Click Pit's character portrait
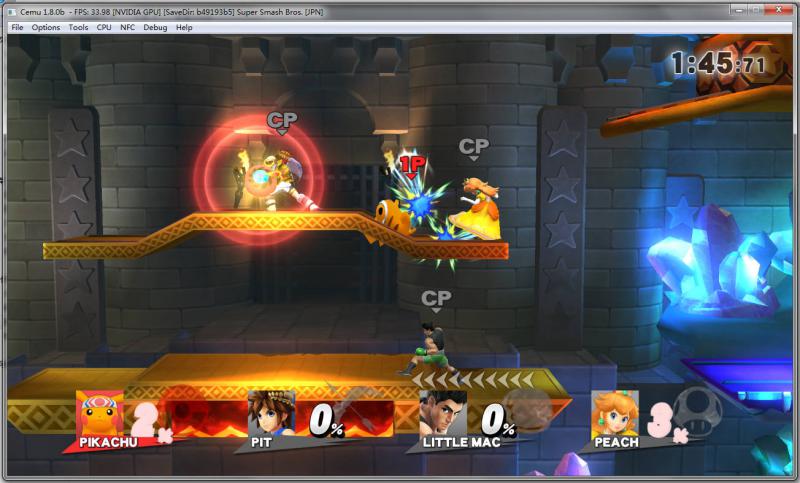This screenshot has height=483, width=800. pos(272,412)
